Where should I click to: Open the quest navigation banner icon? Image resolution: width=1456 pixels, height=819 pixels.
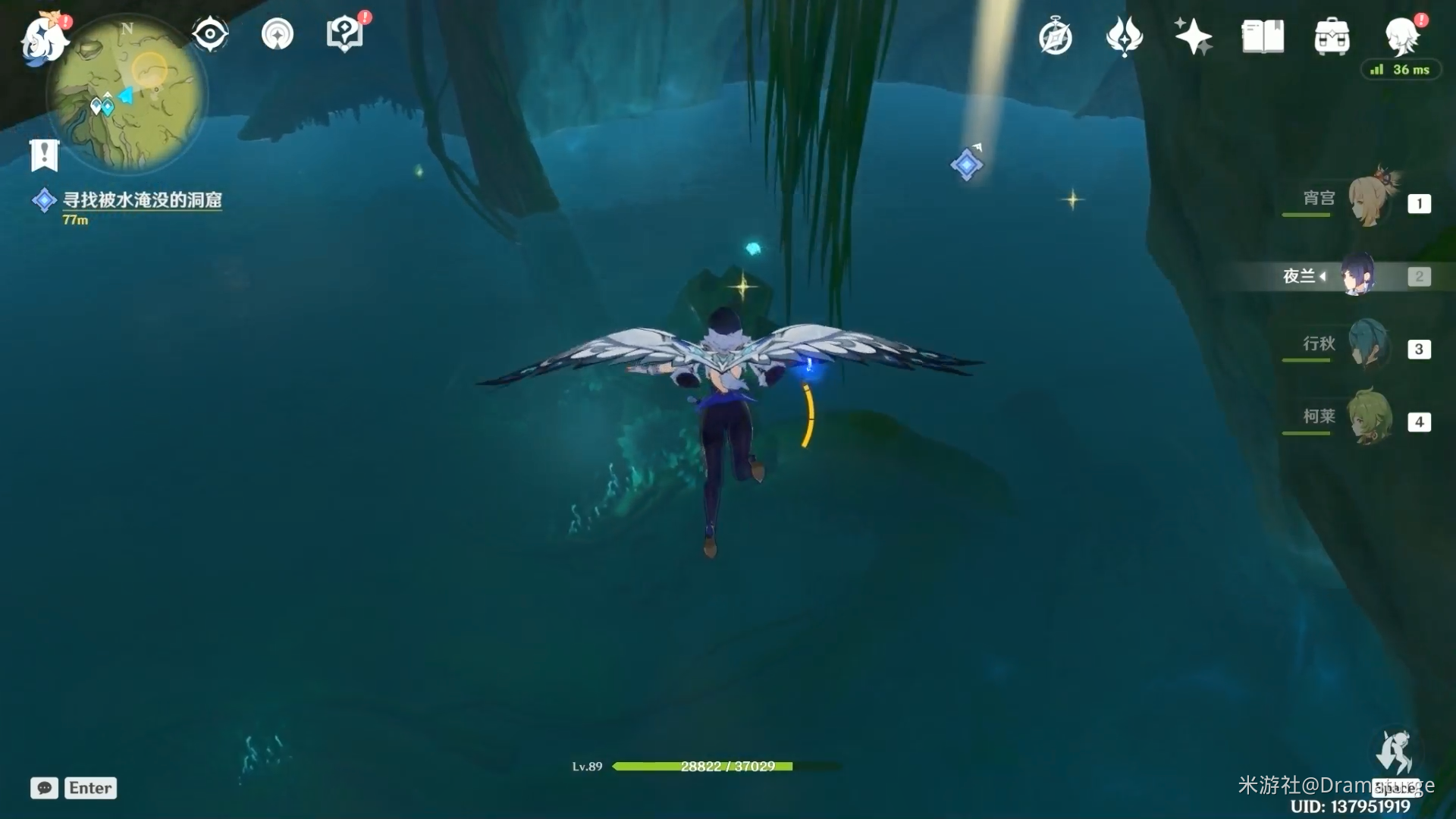pos(44,155)
